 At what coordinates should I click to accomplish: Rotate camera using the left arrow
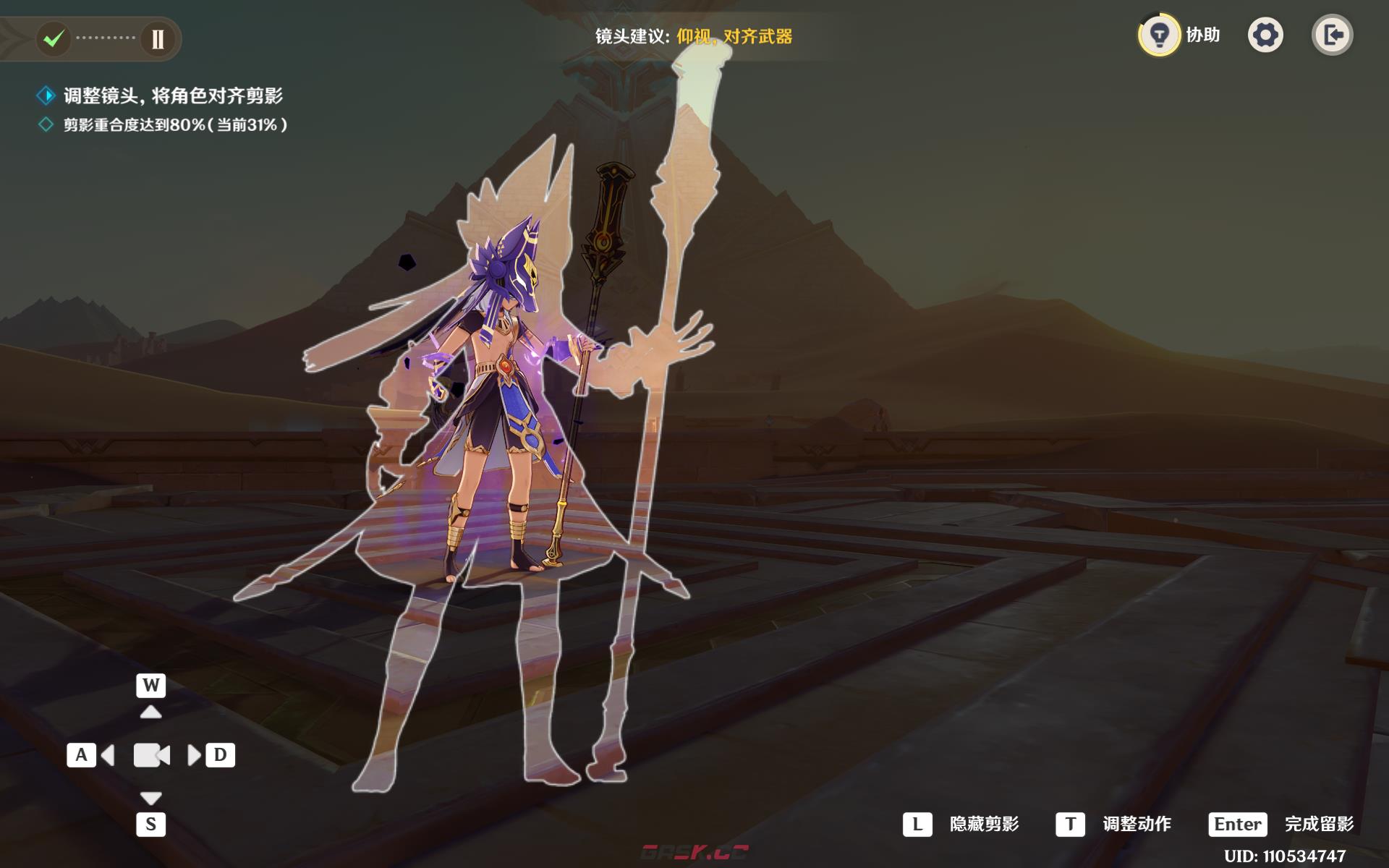click(108, 756)
